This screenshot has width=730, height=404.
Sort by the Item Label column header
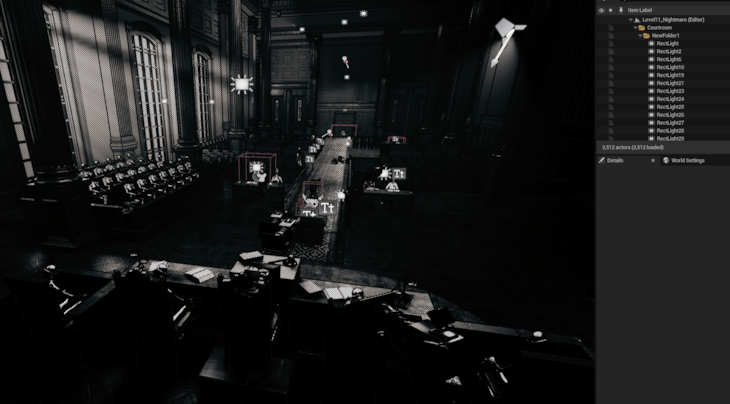640,10
